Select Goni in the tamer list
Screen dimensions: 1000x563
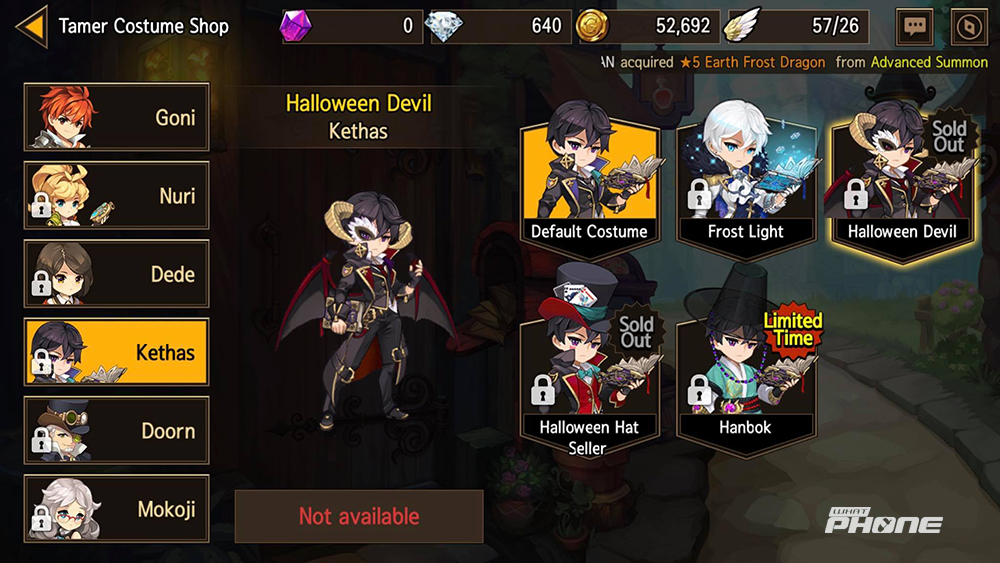point(116,117)
